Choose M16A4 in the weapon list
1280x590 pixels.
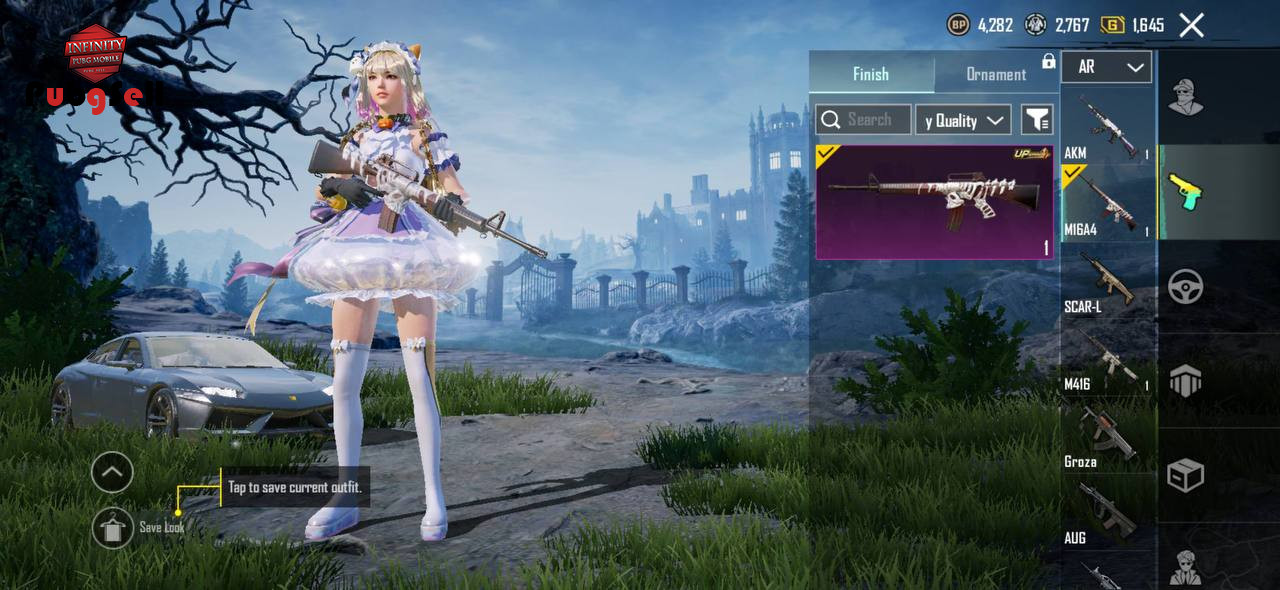tap(1108, 202)
